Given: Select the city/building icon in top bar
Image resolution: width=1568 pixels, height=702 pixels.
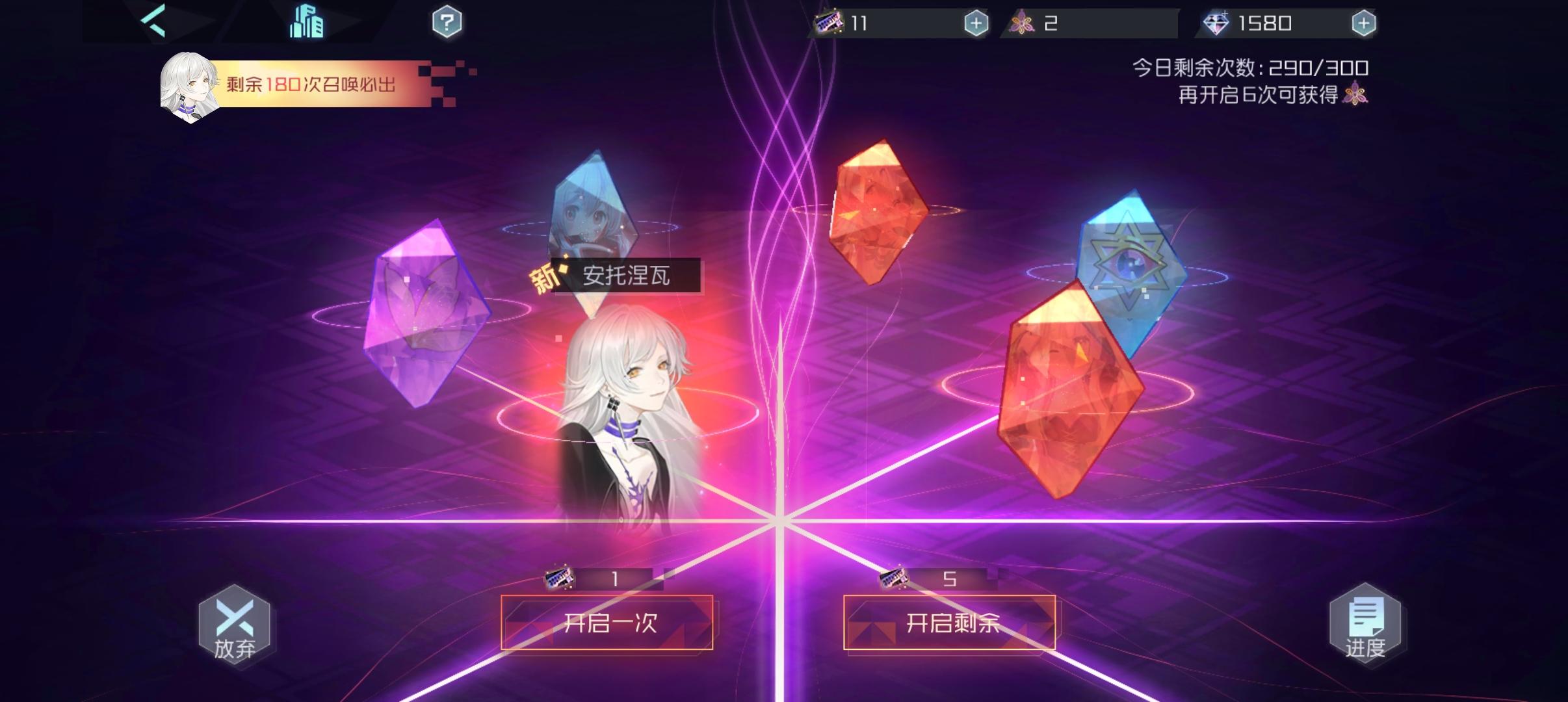Looking at the screenshot, I should [x=306, y=22].
